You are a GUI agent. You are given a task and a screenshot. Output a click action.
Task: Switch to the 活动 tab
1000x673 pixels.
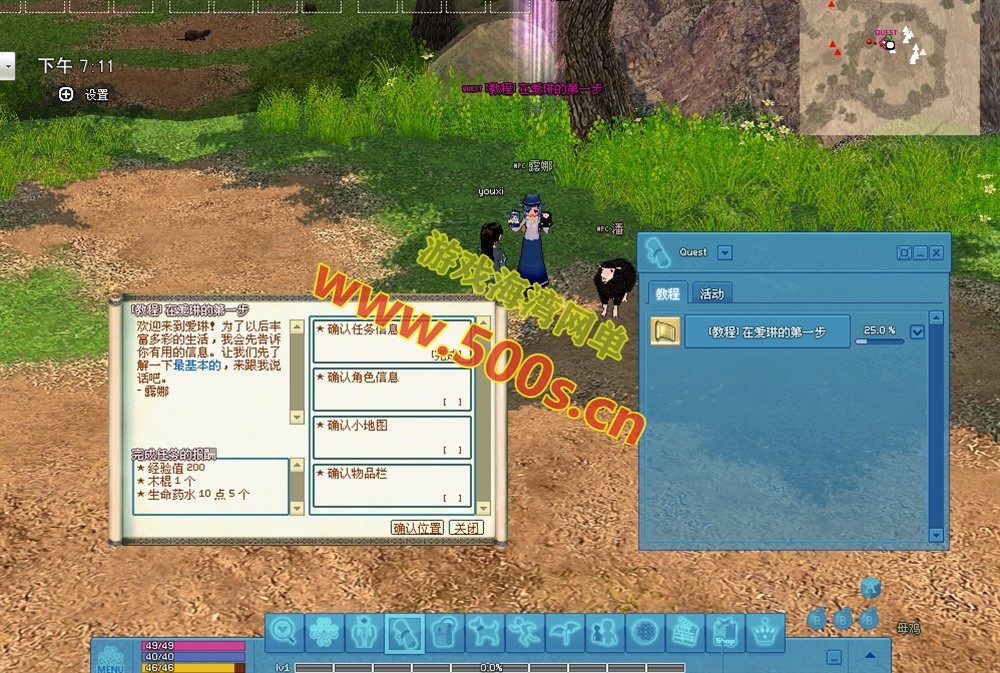[712, 294]
